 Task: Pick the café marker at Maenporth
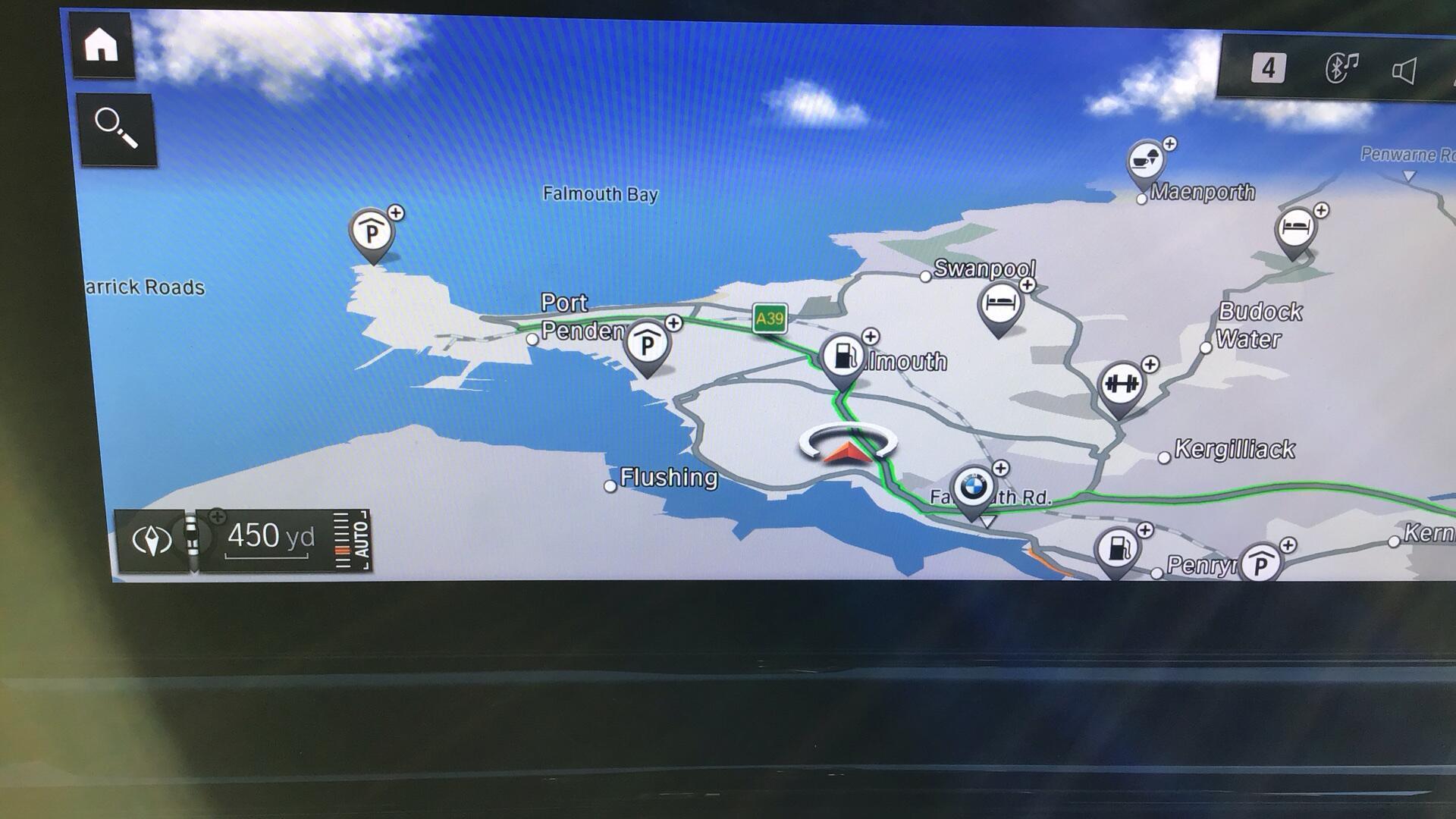(x=1146, y=162)
